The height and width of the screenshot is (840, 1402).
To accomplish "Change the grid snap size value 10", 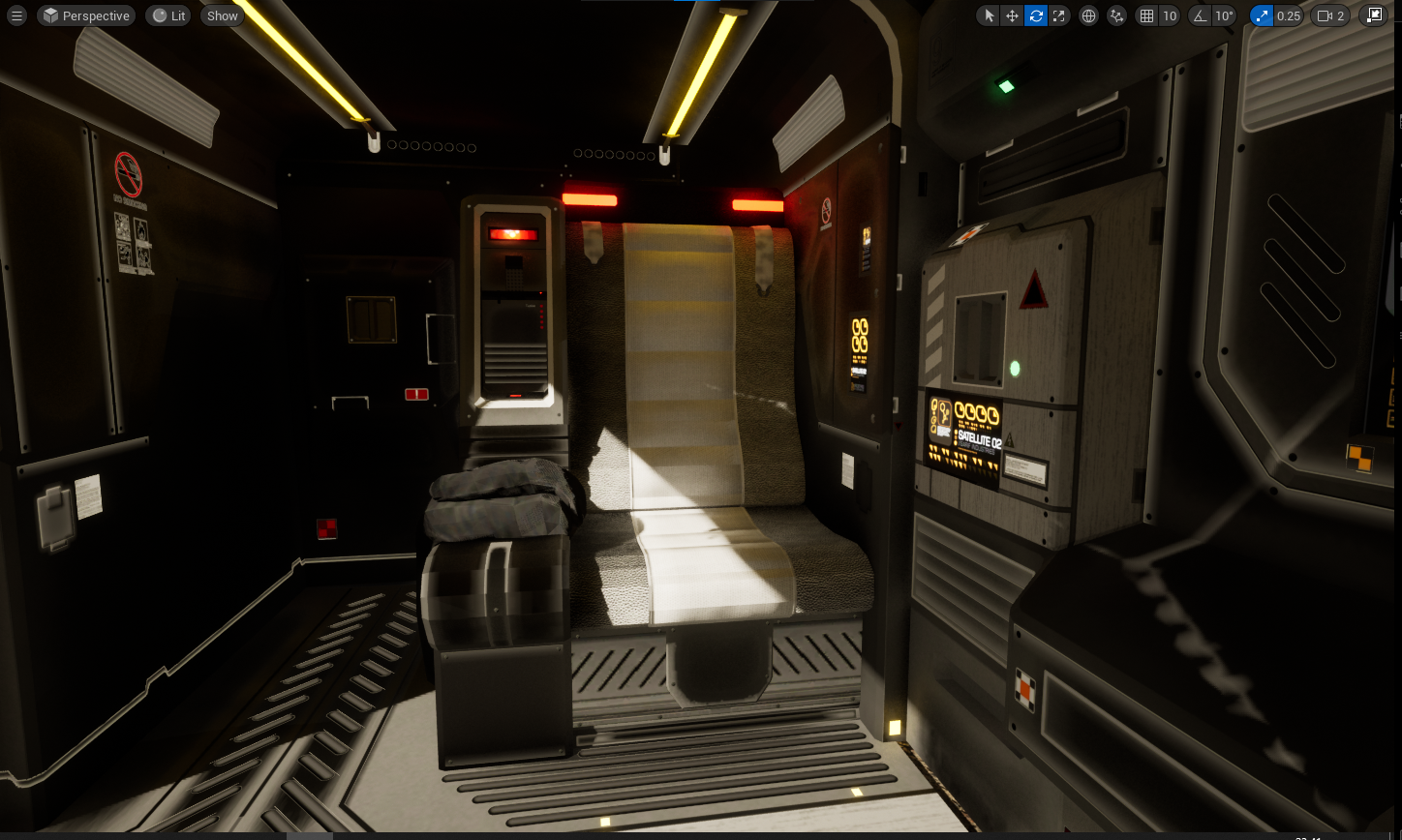I will click(x=1170, y=15).
